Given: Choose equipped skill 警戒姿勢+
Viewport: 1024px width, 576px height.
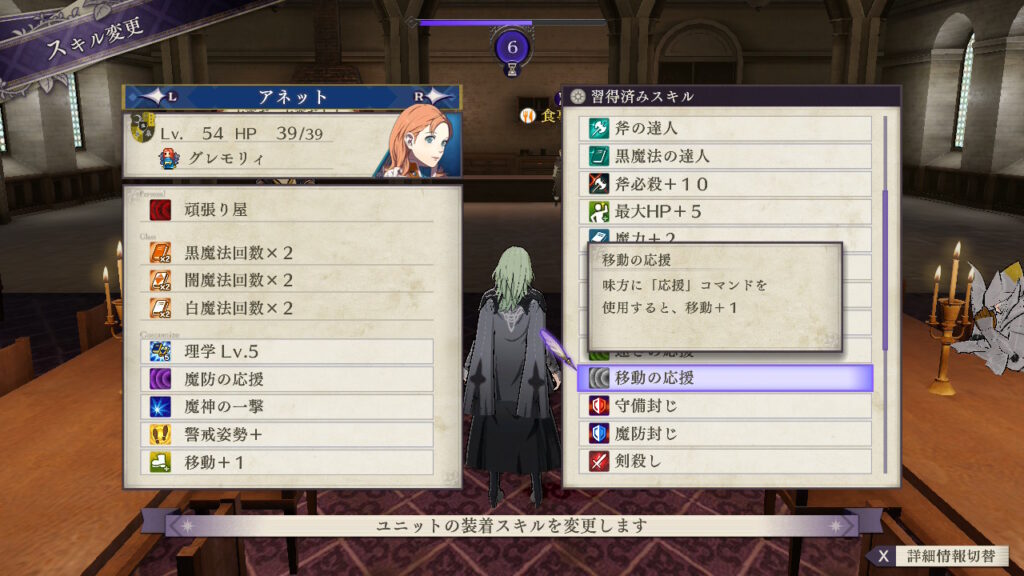Looking at the screenshot, I should pyautogui.click(x=290, y=435).
